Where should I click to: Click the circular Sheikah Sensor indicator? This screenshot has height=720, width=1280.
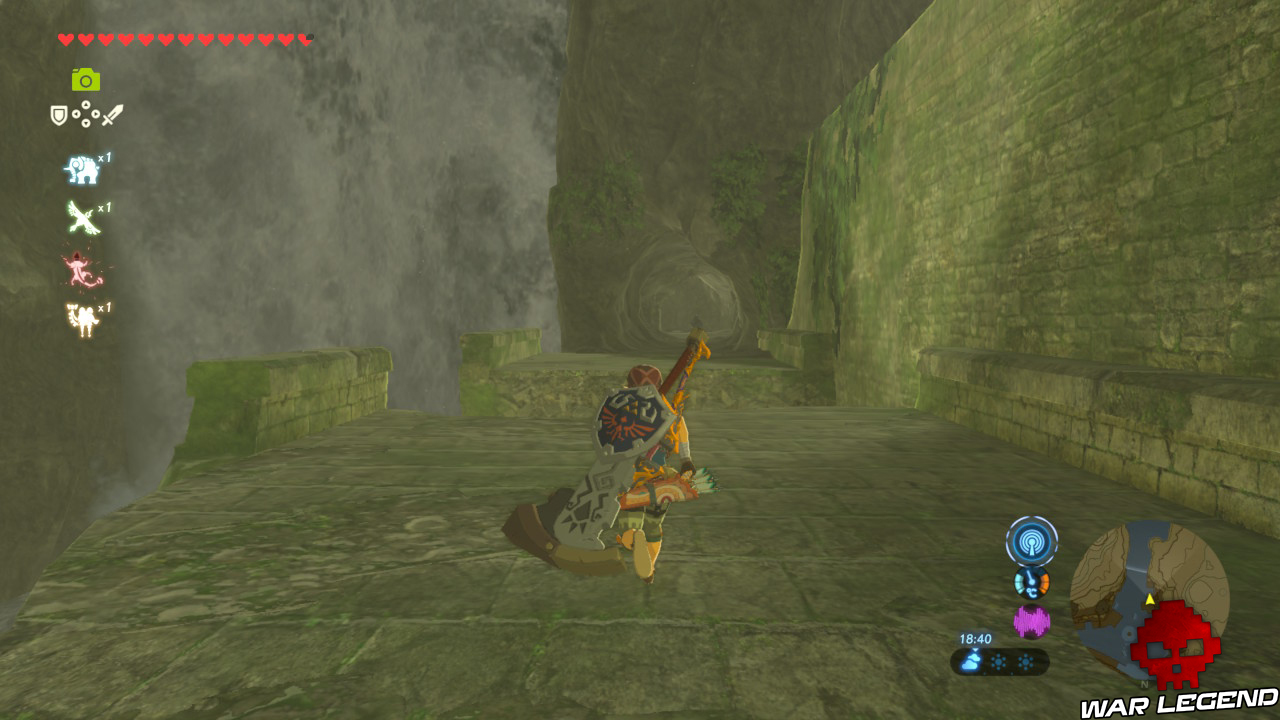[x=1033, y=540]
